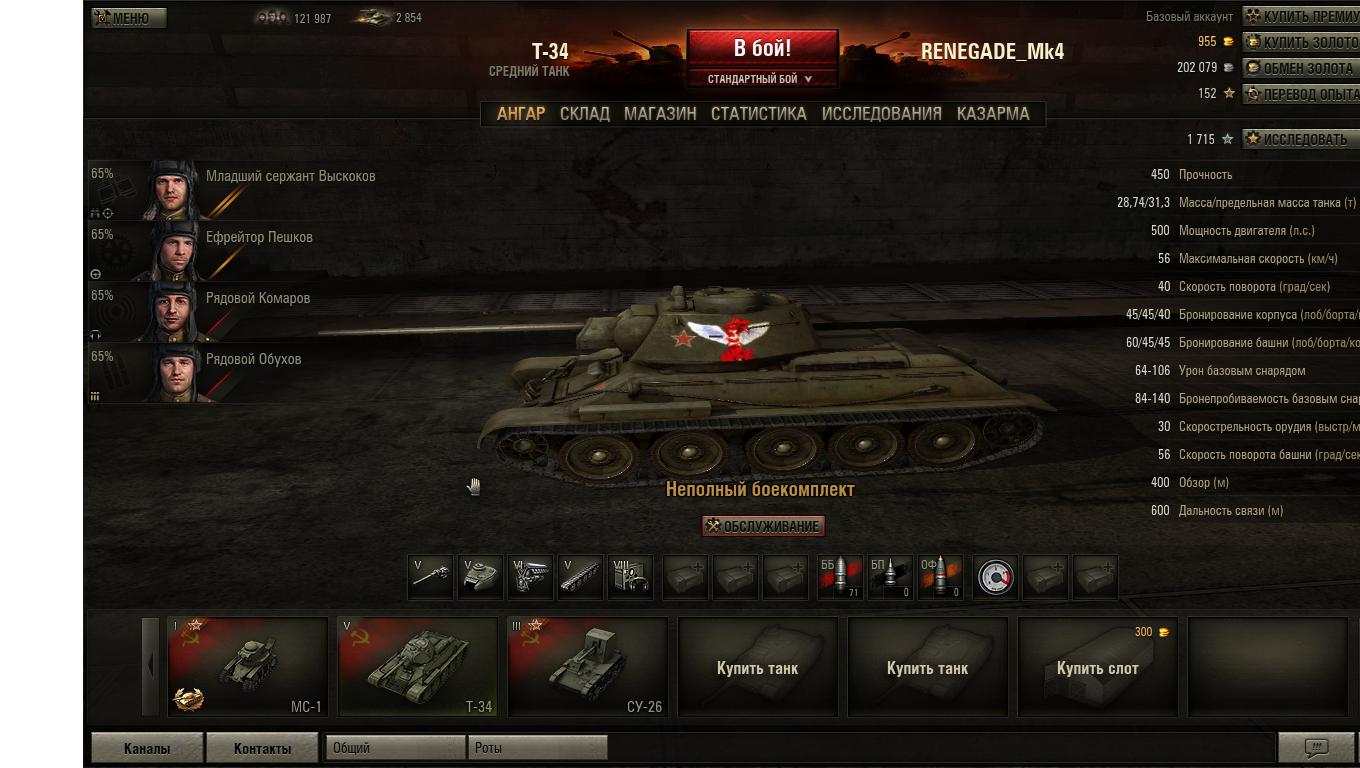This screenshot has height=768, width=1360.
Task: Switch to the Склад tab
Action: point(585,114)
